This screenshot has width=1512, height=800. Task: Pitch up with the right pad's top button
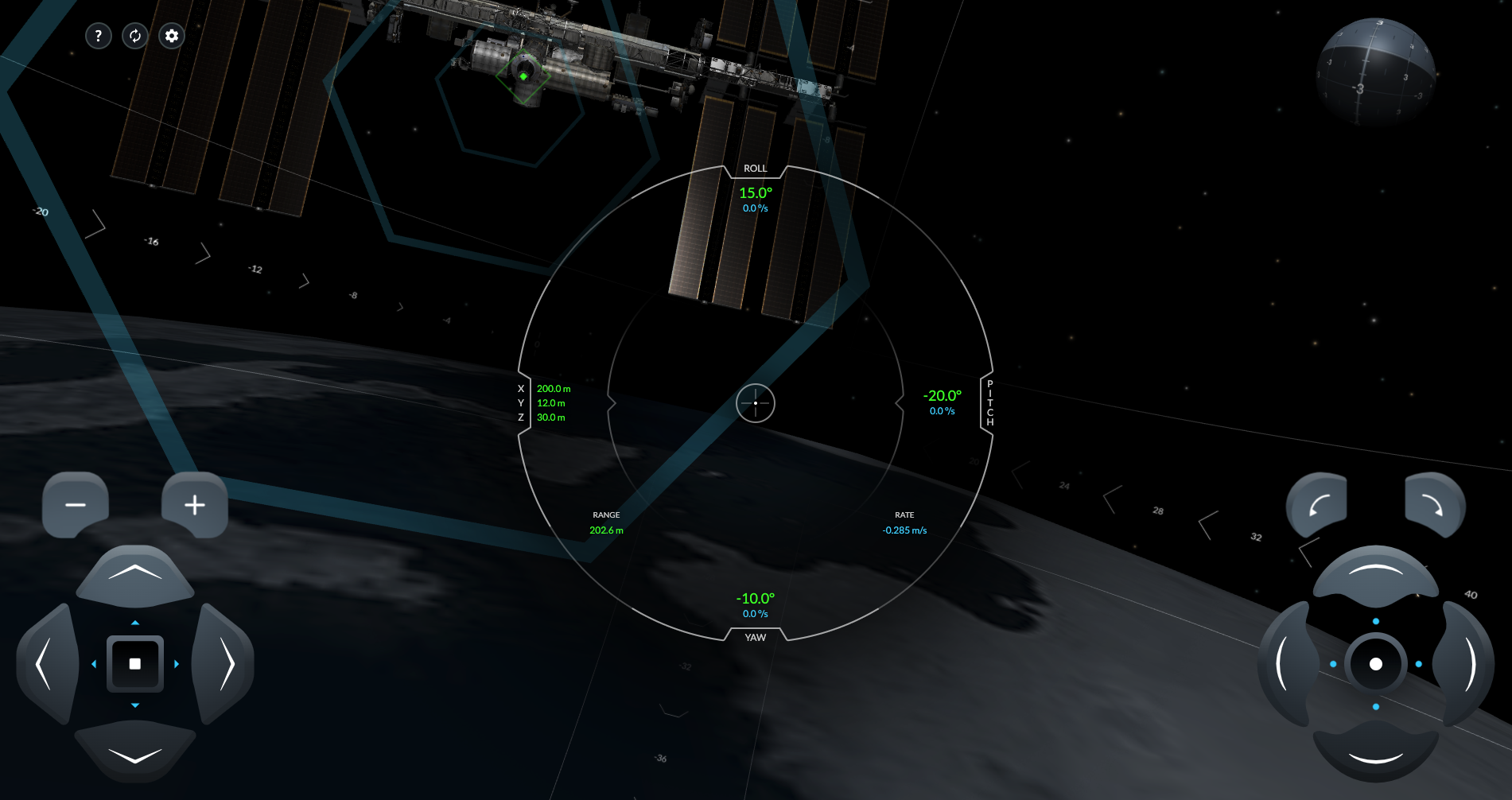coord(1375,573)
